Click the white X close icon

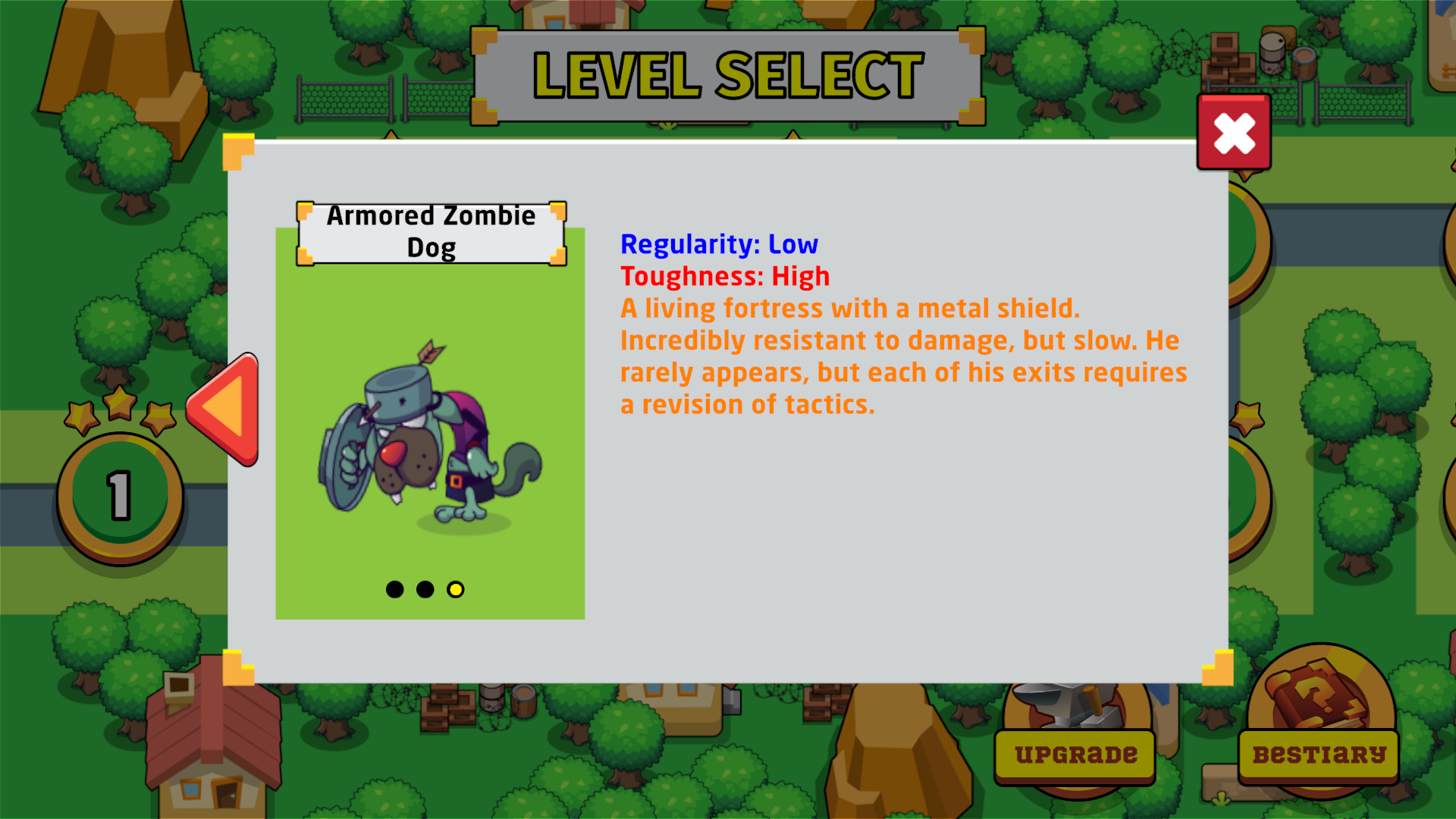tap(1234, 132)
